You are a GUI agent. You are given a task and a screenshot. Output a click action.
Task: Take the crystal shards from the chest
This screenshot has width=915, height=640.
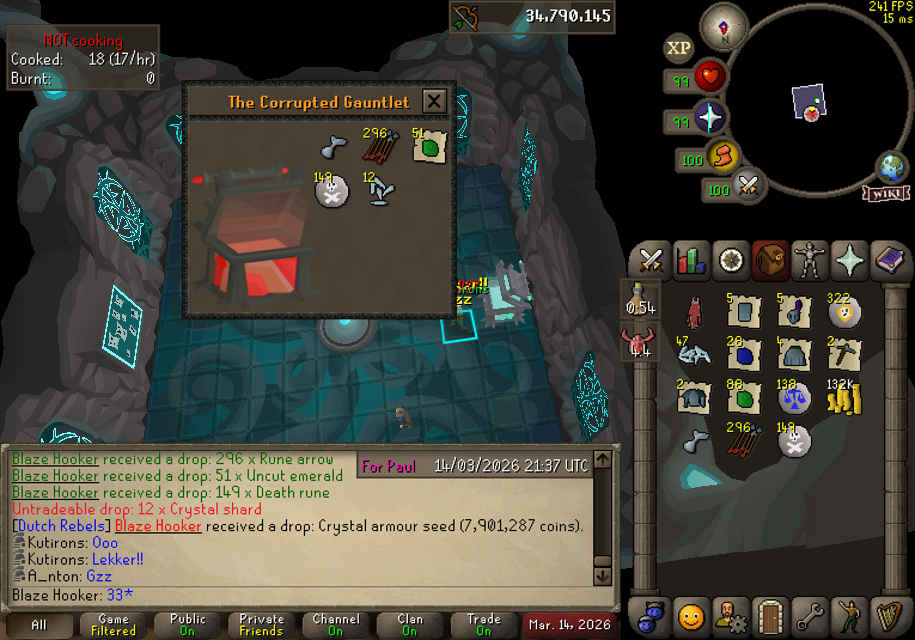tap(378, 191)
